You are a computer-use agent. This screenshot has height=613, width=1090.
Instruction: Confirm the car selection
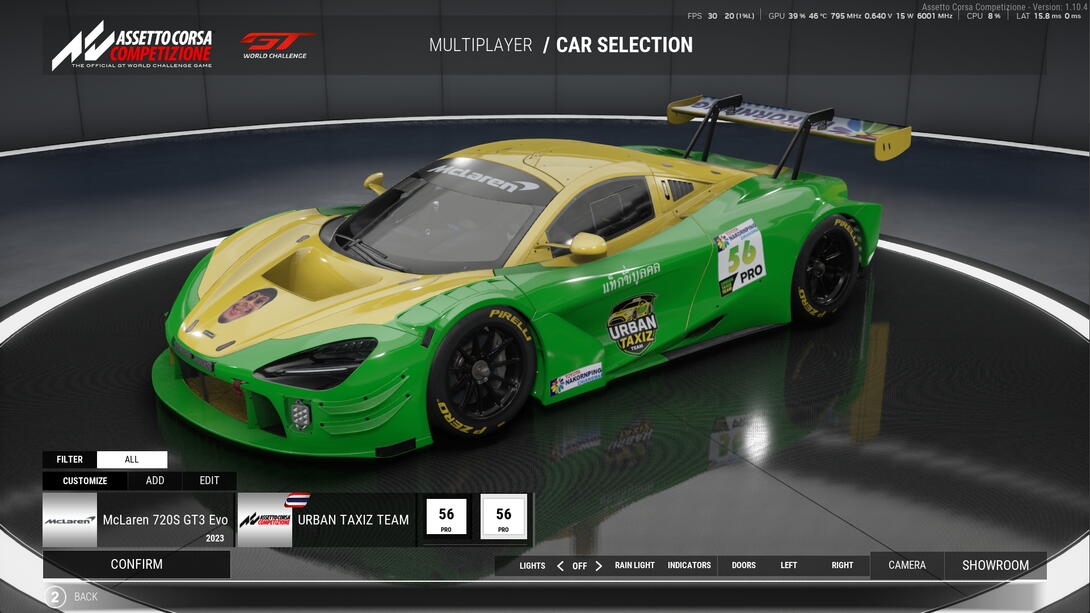[137, 564]
